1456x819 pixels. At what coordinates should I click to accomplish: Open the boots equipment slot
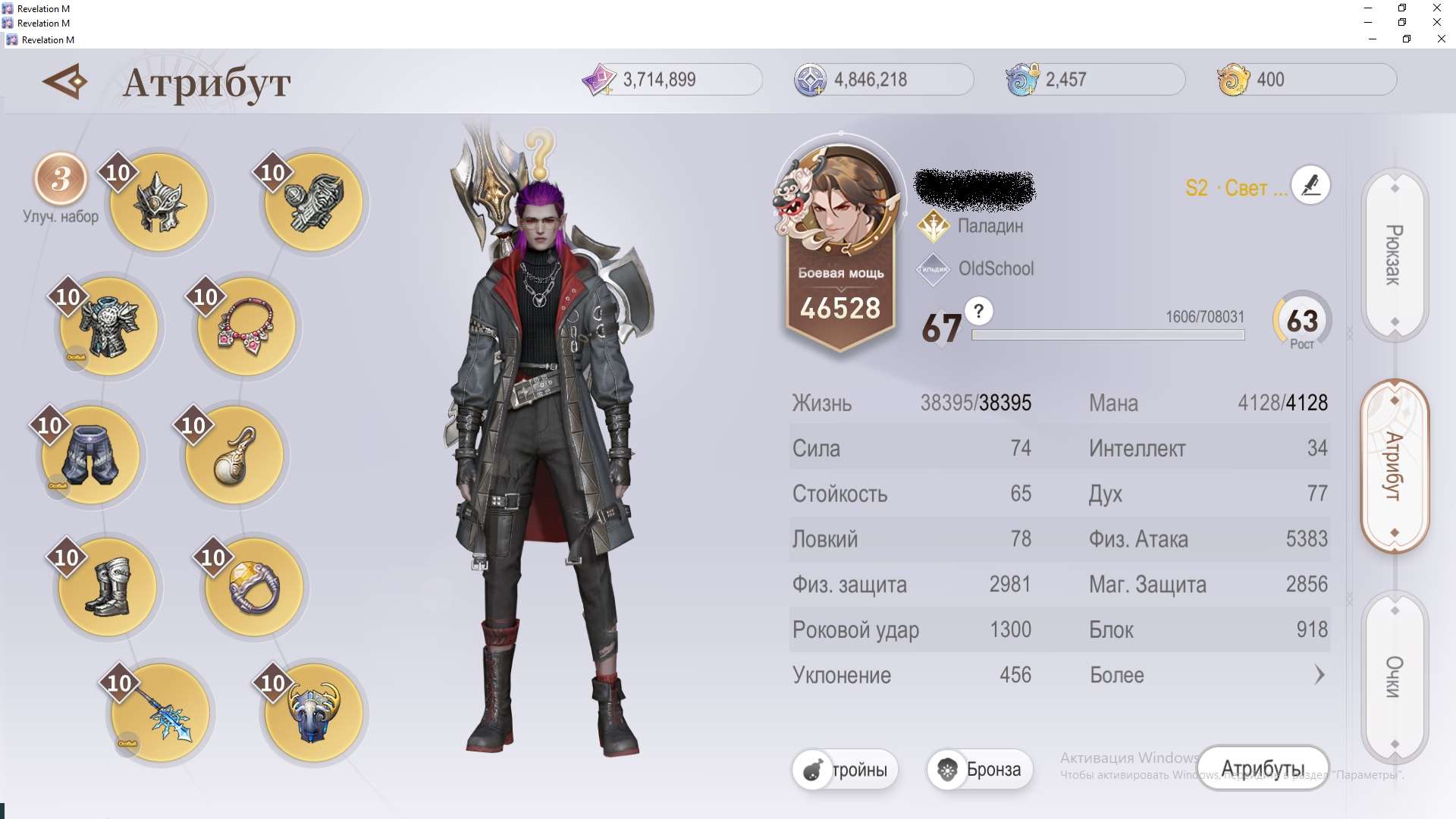(108, 586)
